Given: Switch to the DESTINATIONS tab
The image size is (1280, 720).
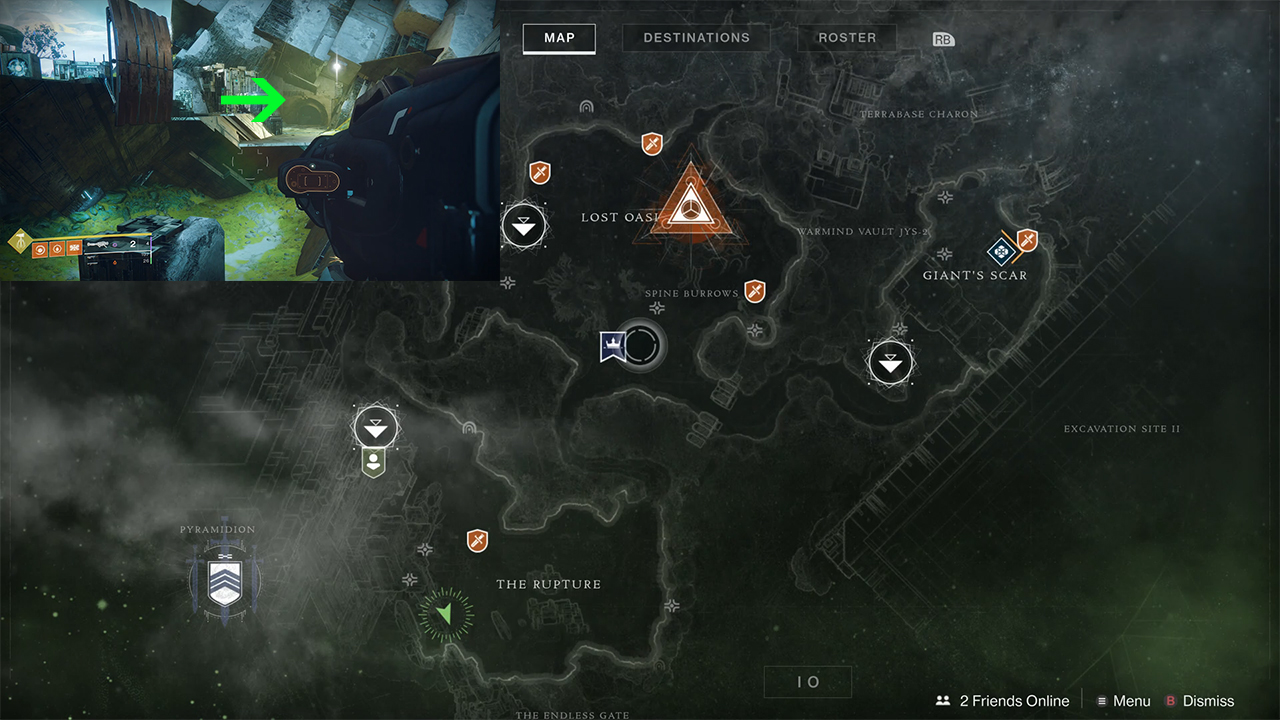Looking at the screenshot, I should pyautogui.click(x=695, y=38).
